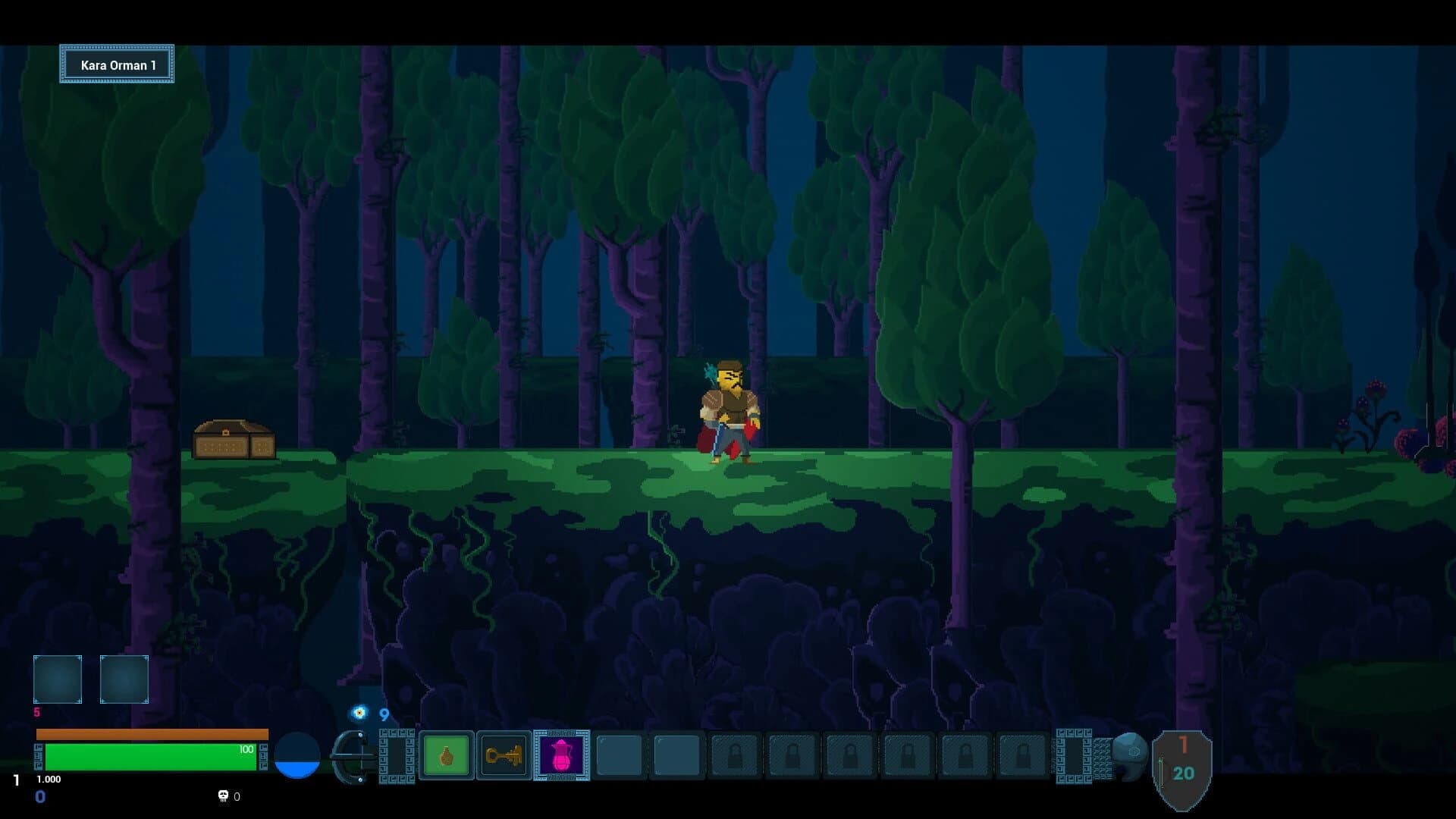Click the Kara Orman 1 area label

[117, 64]
